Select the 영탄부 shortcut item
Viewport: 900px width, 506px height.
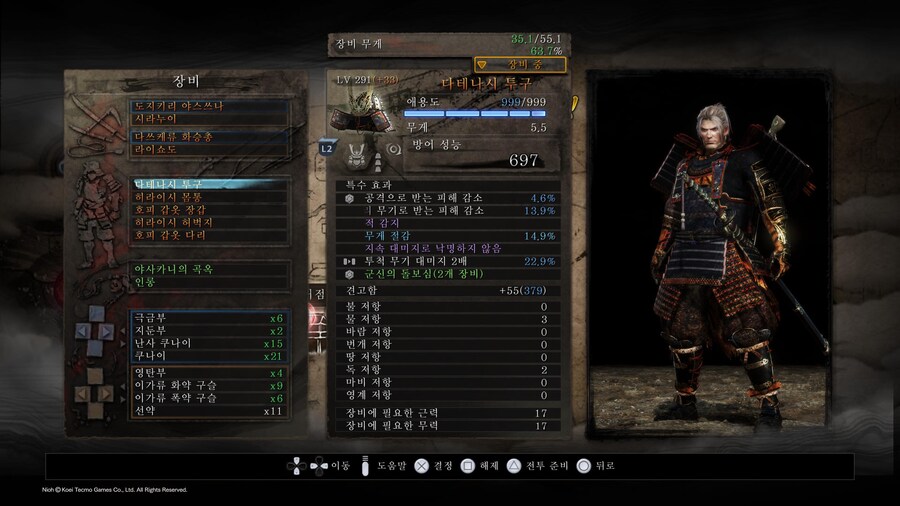[209, 373]
